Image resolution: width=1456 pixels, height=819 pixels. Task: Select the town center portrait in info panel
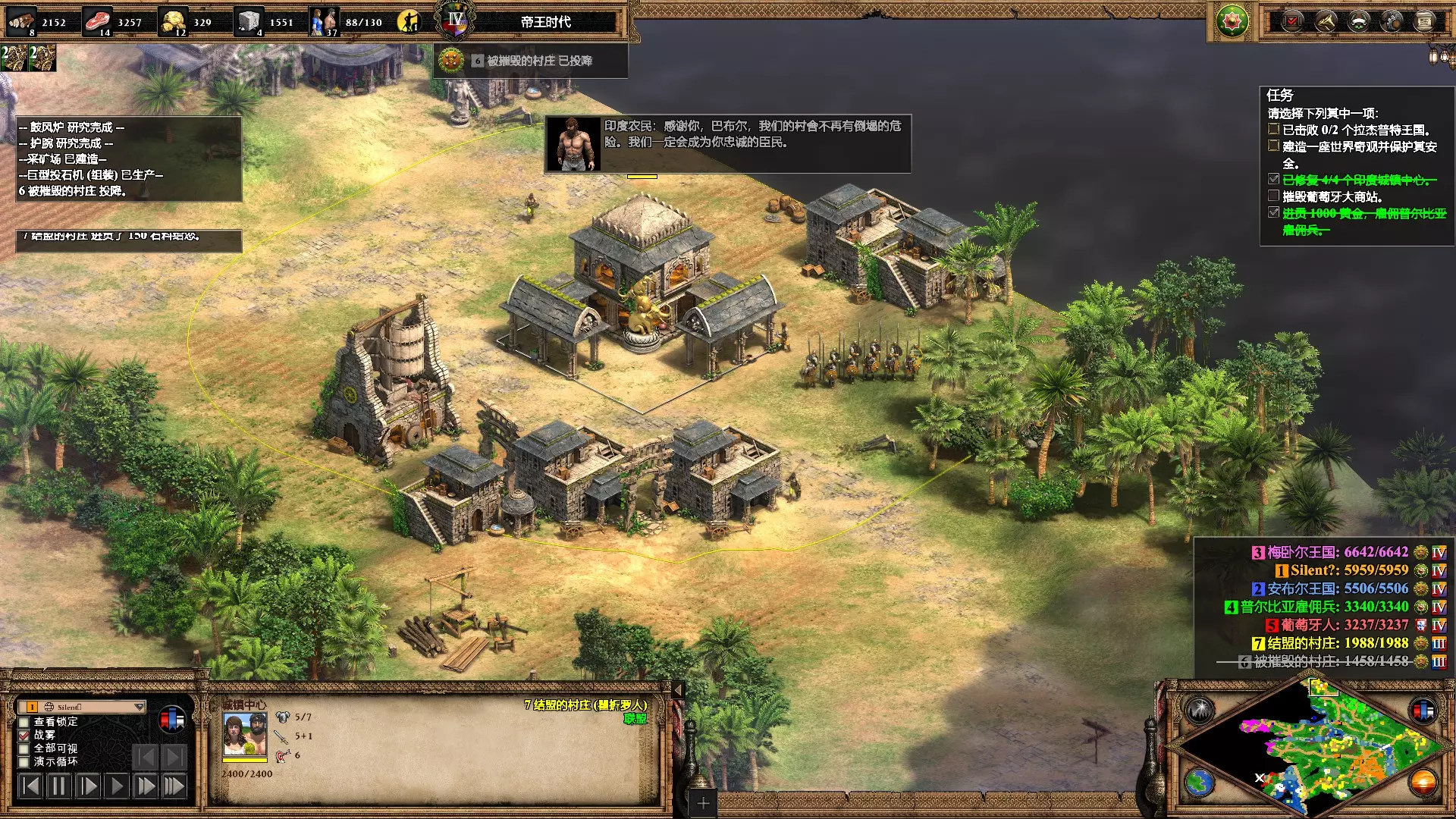(x=244, y=734)
